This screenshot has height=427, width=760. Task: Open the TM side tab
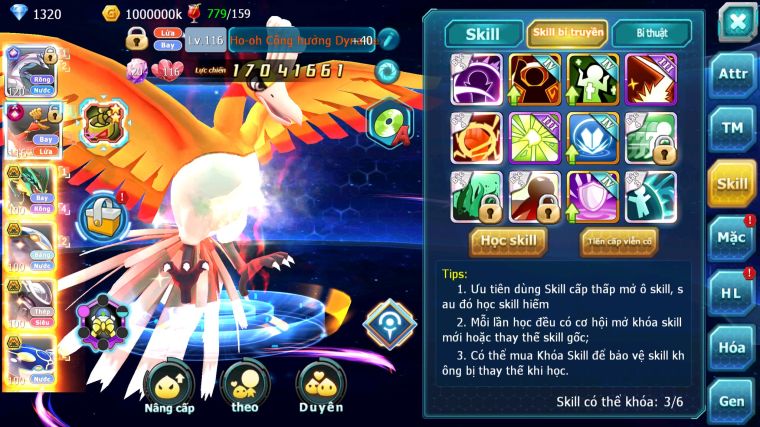732,129
